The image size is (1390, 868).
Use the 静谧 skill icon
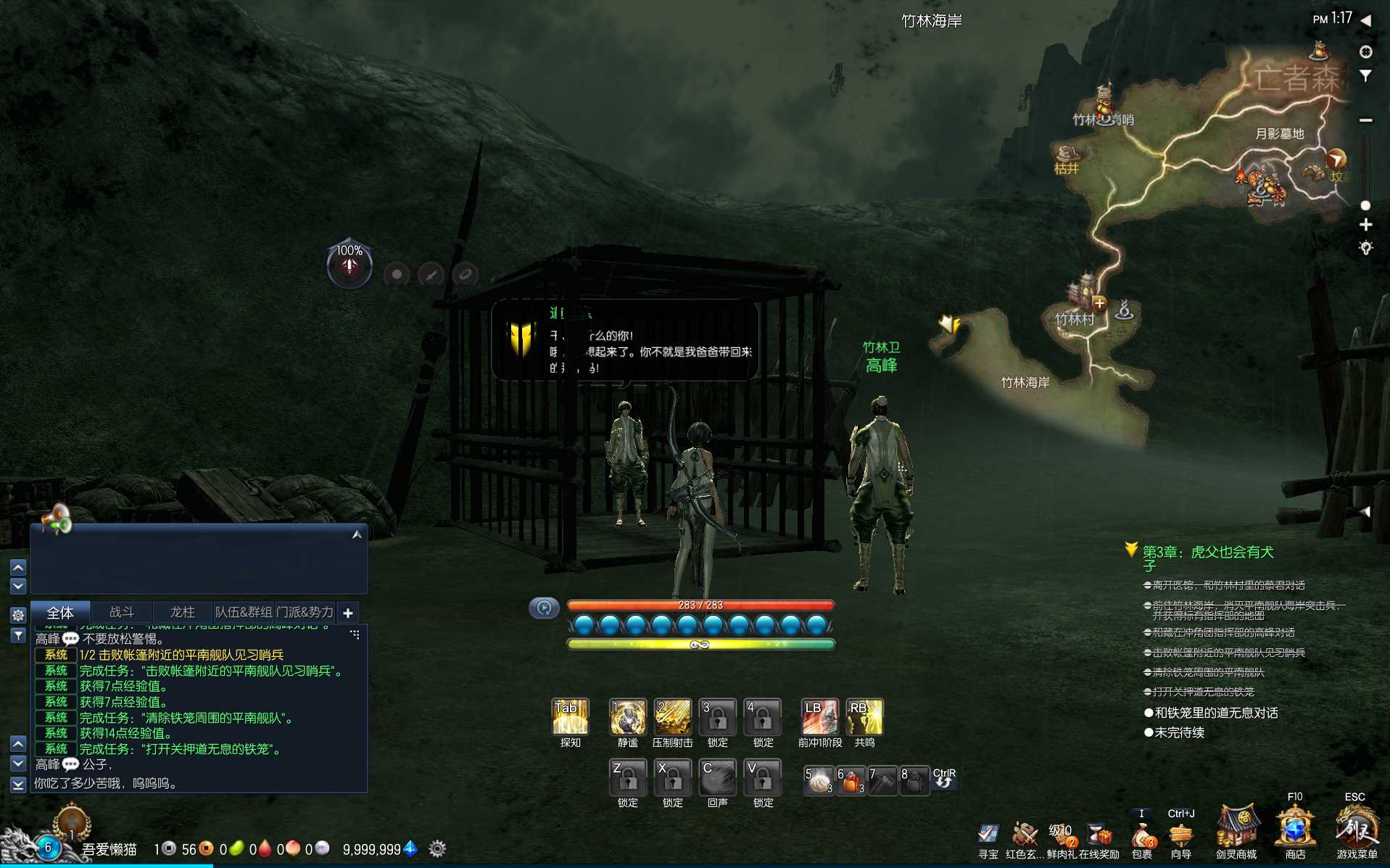[x=628, y=717]
